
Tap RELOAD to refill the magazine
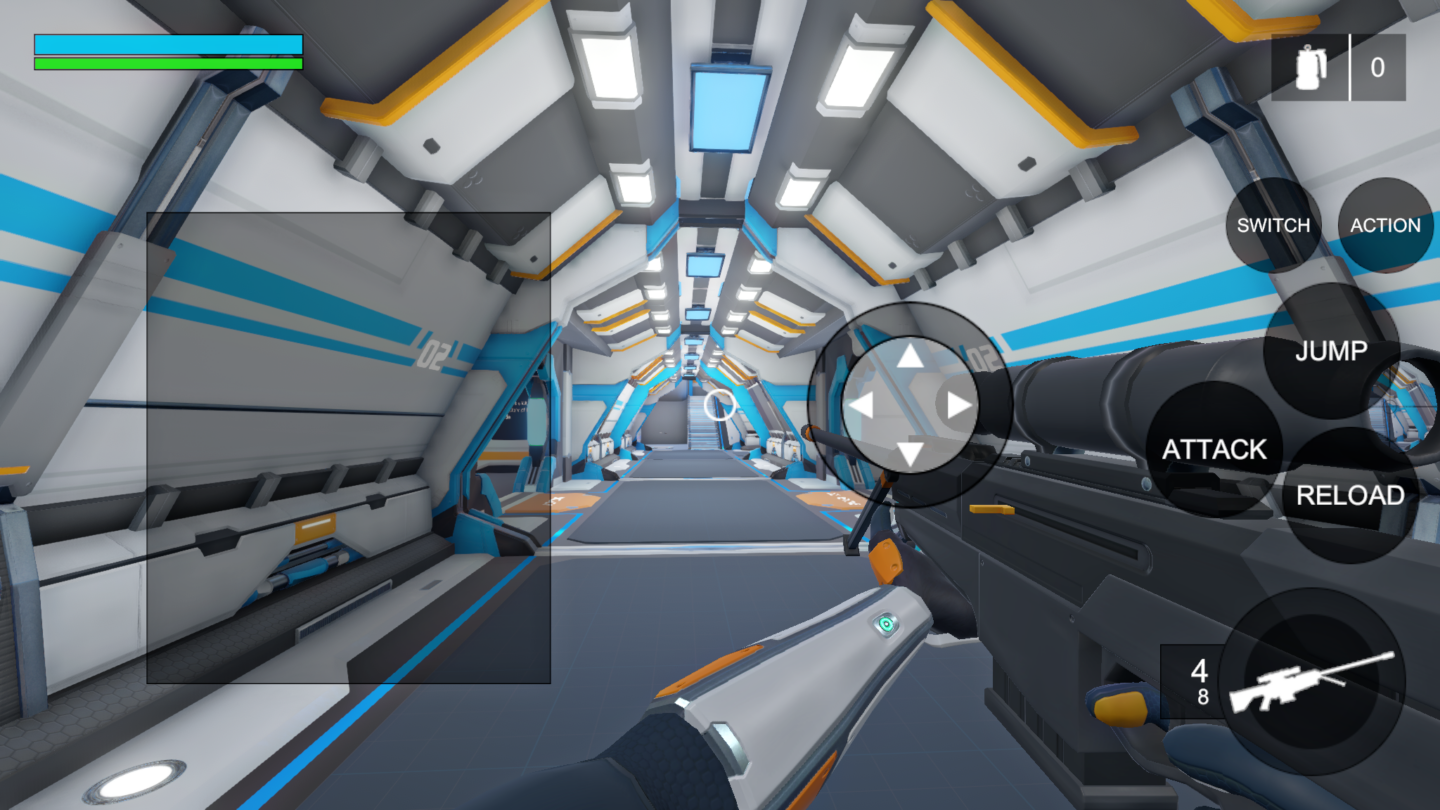coord(1352,495)
